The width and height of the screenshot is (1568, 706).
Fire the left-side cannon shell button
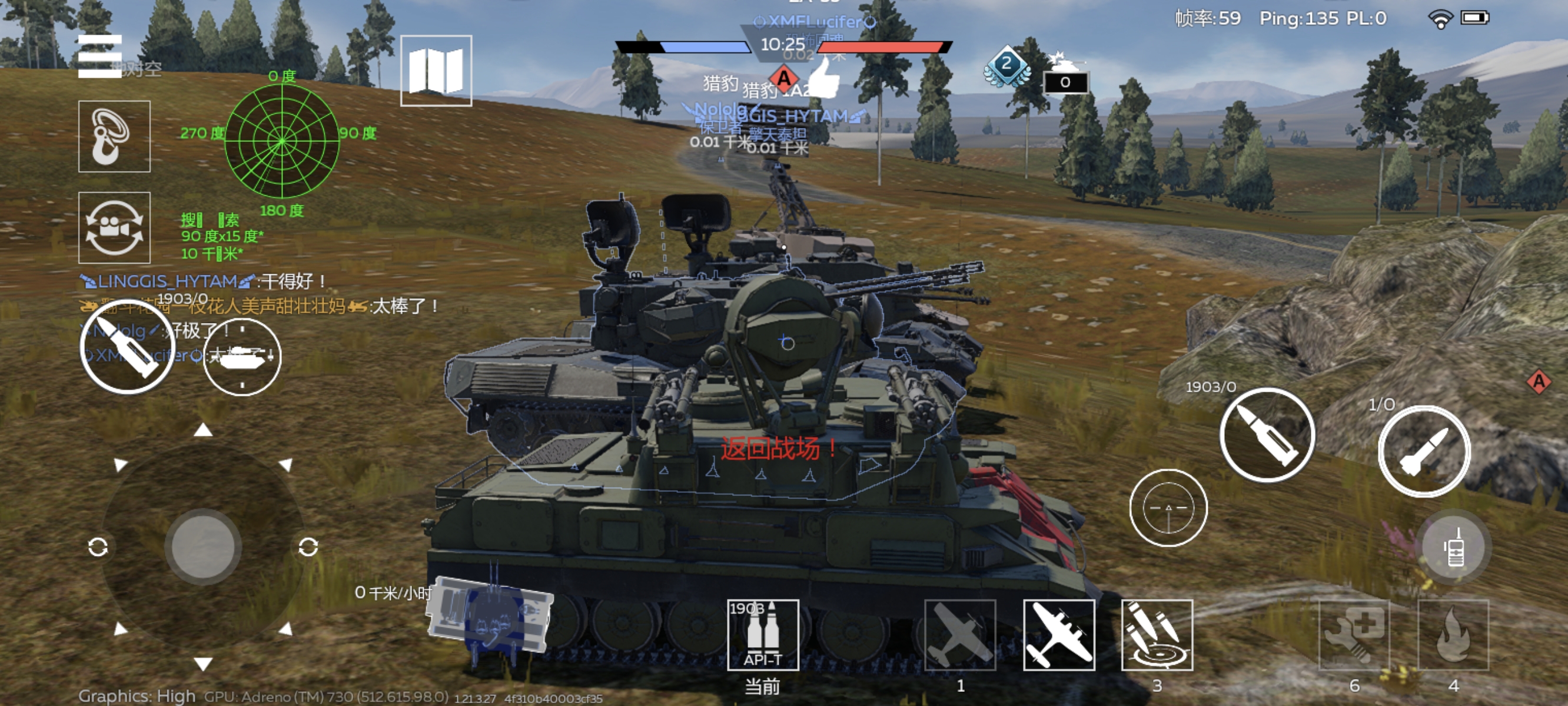[127, 348]
